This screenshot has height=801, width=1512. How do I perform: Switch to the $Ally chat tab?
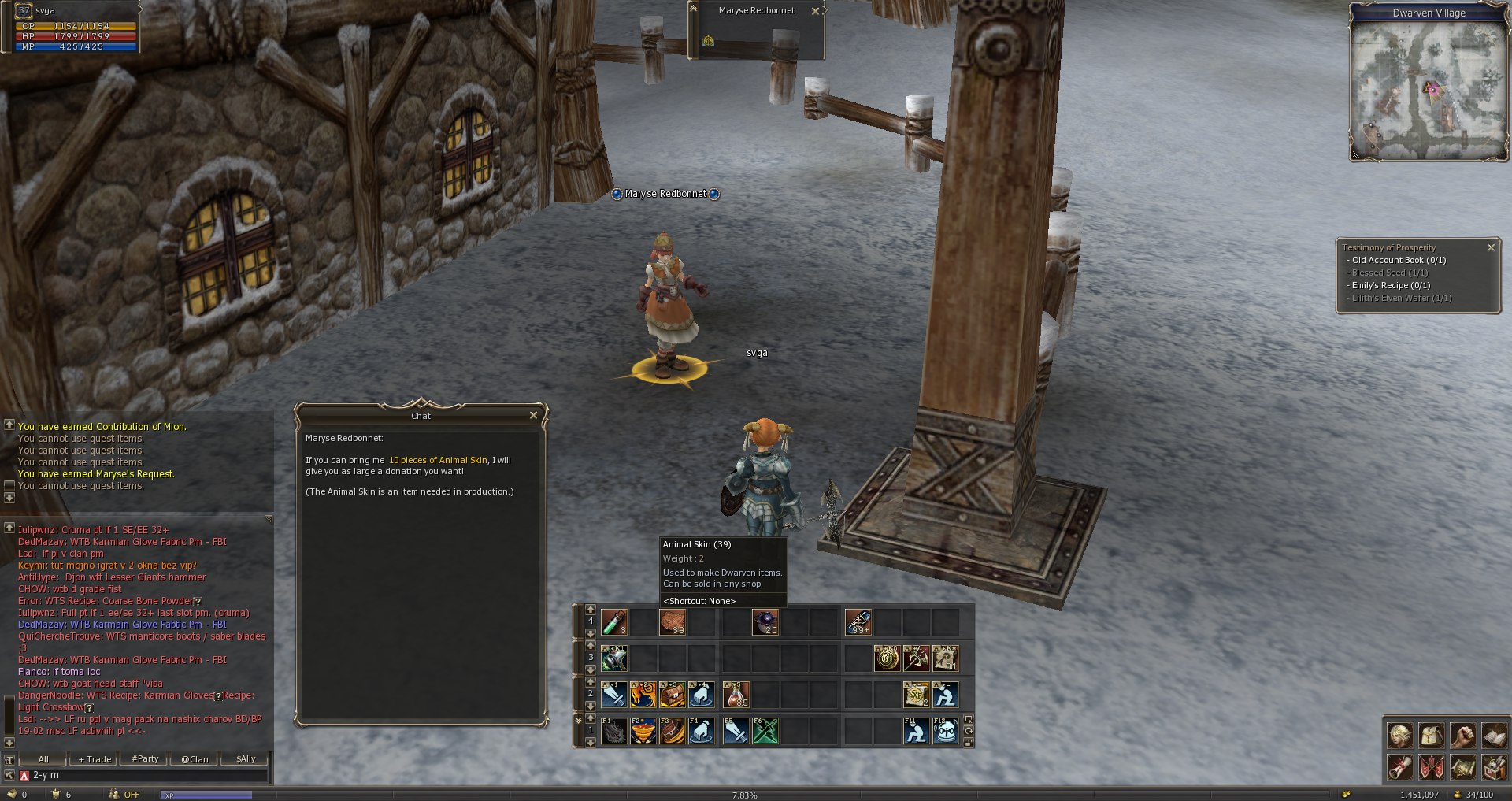pos(246,759)
